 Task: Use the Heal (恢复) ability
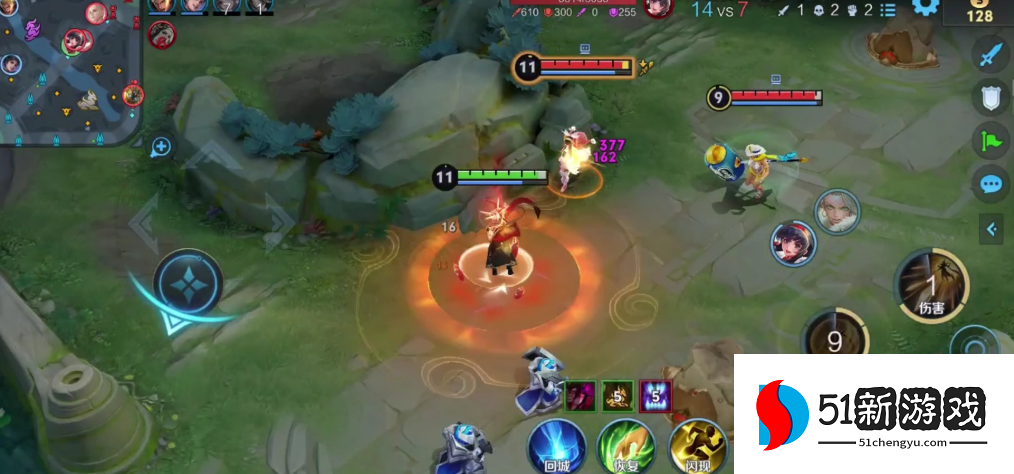tap(625, 446)
